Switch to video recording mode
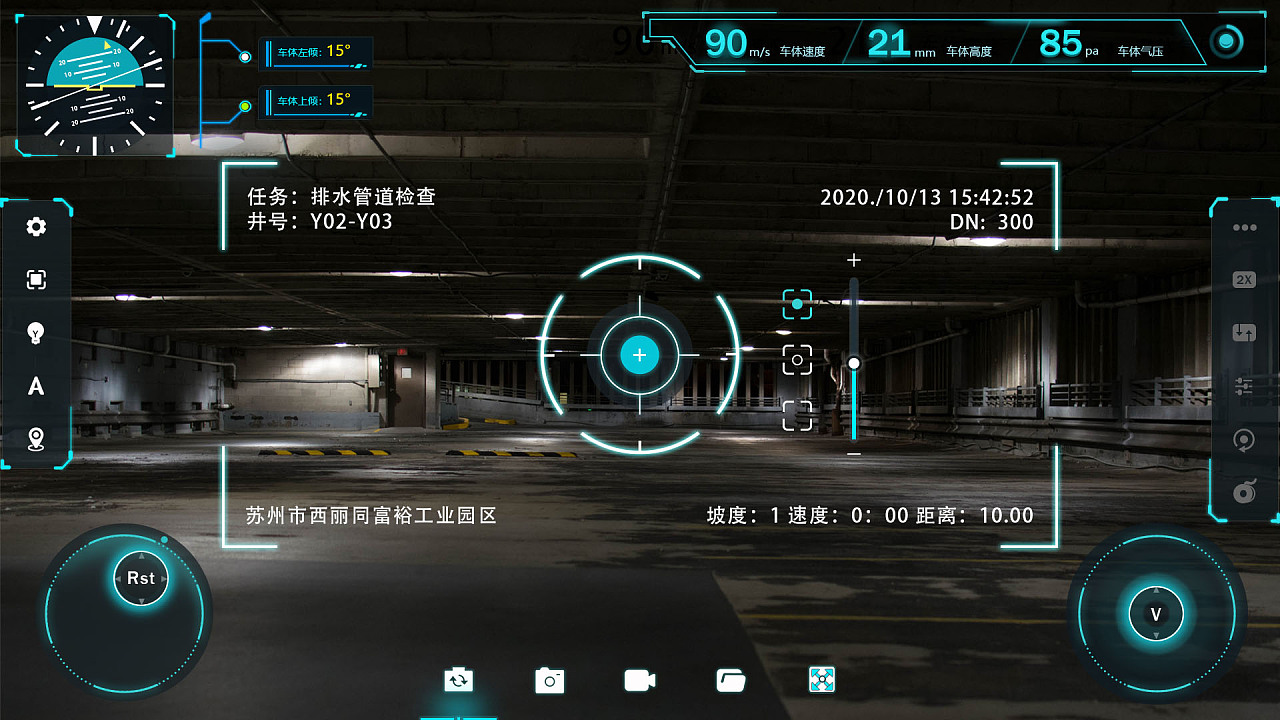The image size is (1280, 720). tap(638, 680)
